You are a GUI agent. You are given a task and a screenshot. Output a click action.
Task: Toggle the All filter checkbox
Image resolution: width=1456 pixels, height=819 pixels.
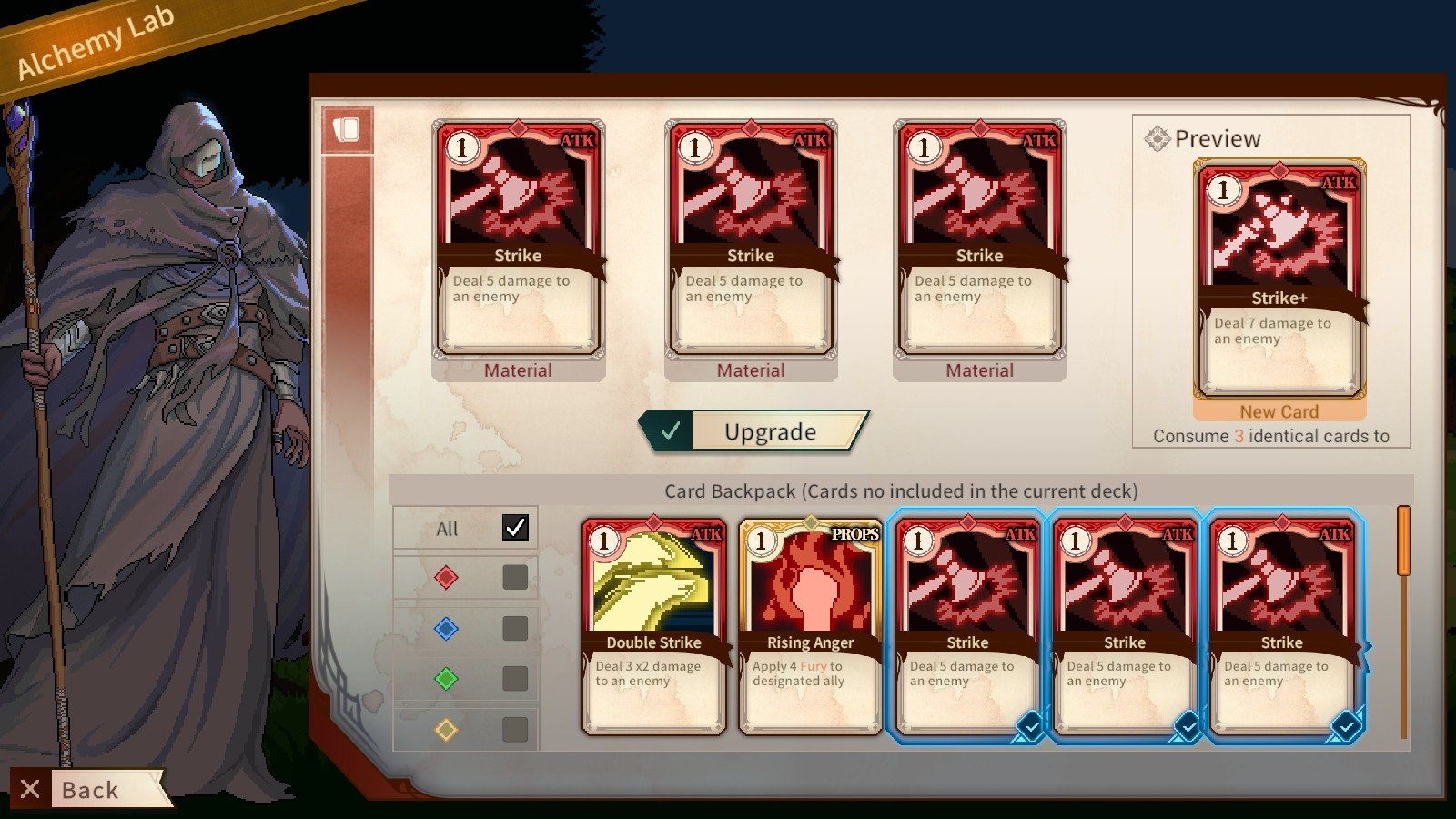515,526
